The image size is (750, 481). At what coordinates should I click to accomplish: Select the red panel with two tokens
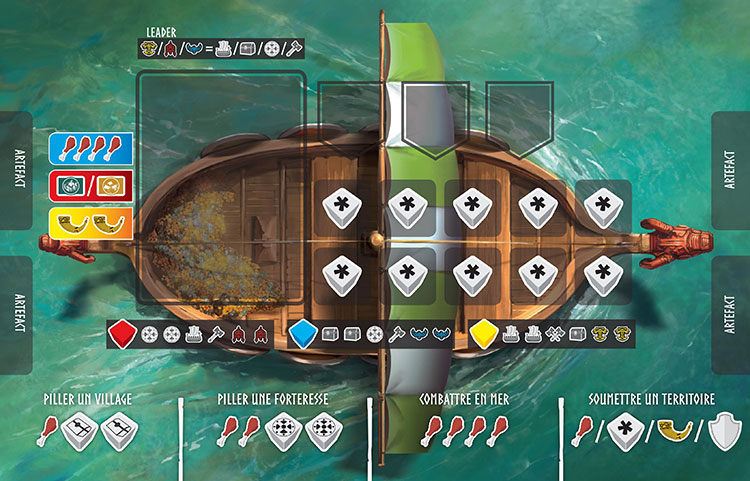tap(91, 185)
